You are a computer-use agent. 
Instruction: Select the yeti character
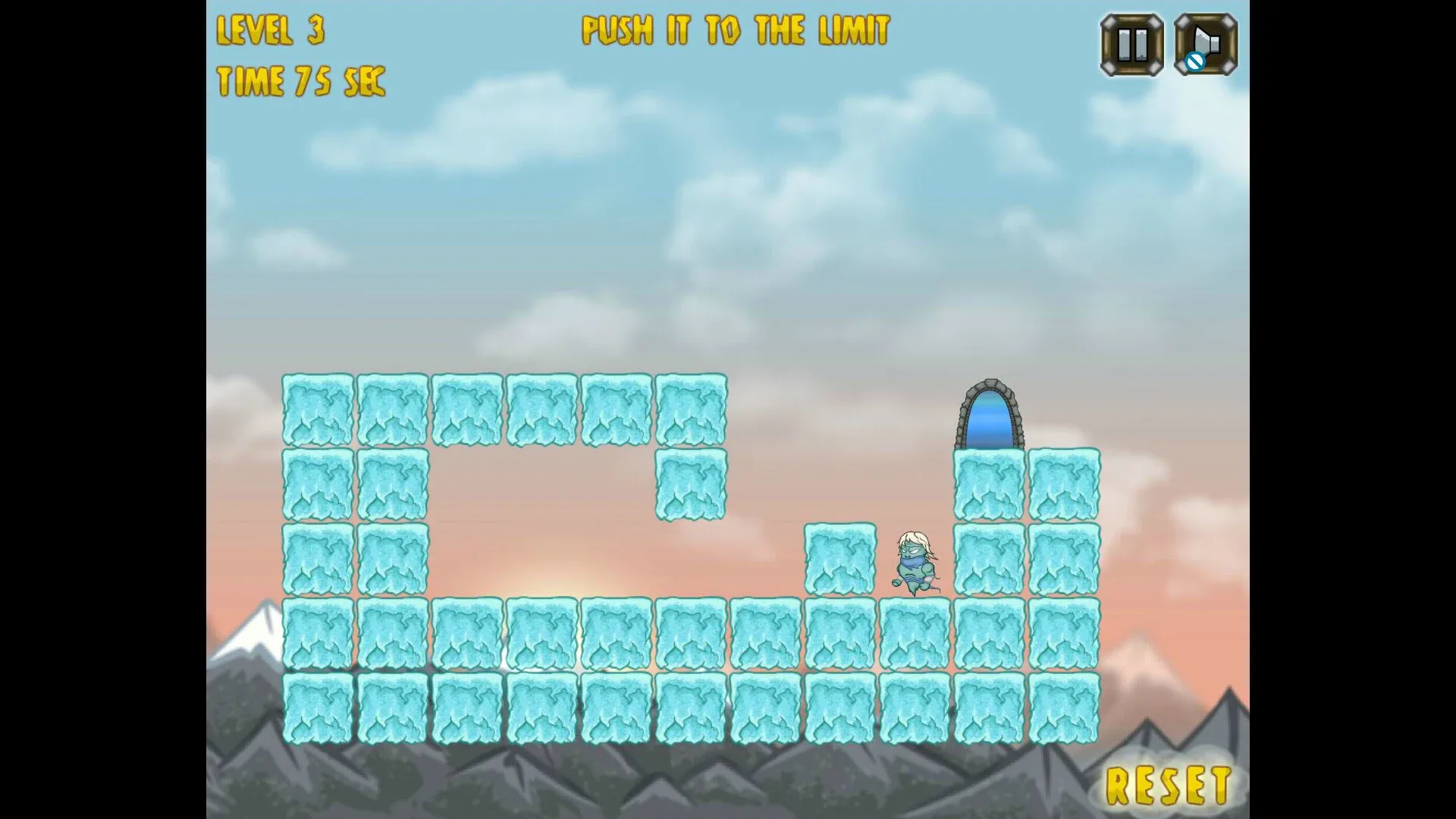pyautogui.click(x=916, y=561)
